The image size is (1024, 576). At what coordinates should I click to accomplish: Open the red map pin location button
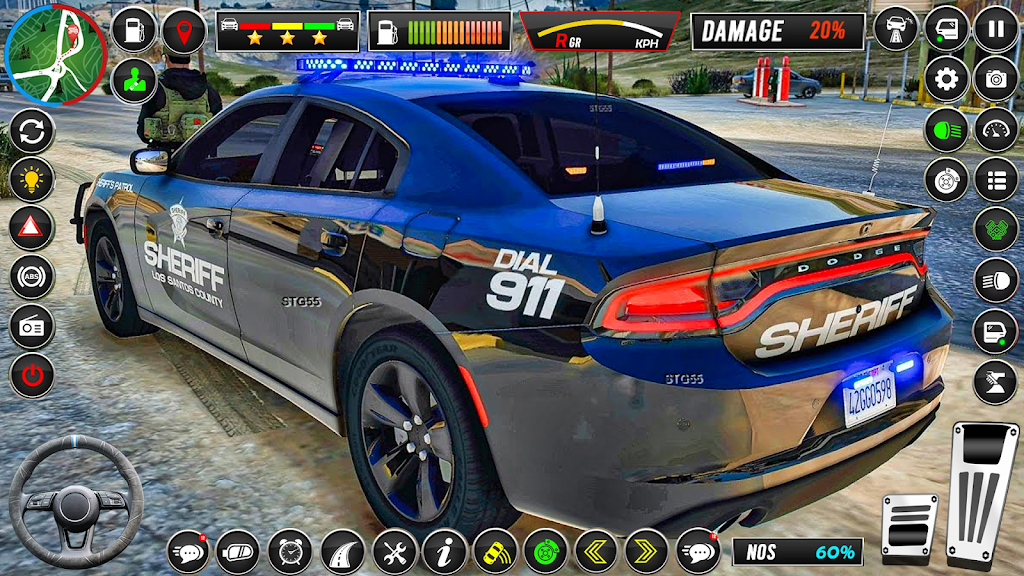(184, 31)
